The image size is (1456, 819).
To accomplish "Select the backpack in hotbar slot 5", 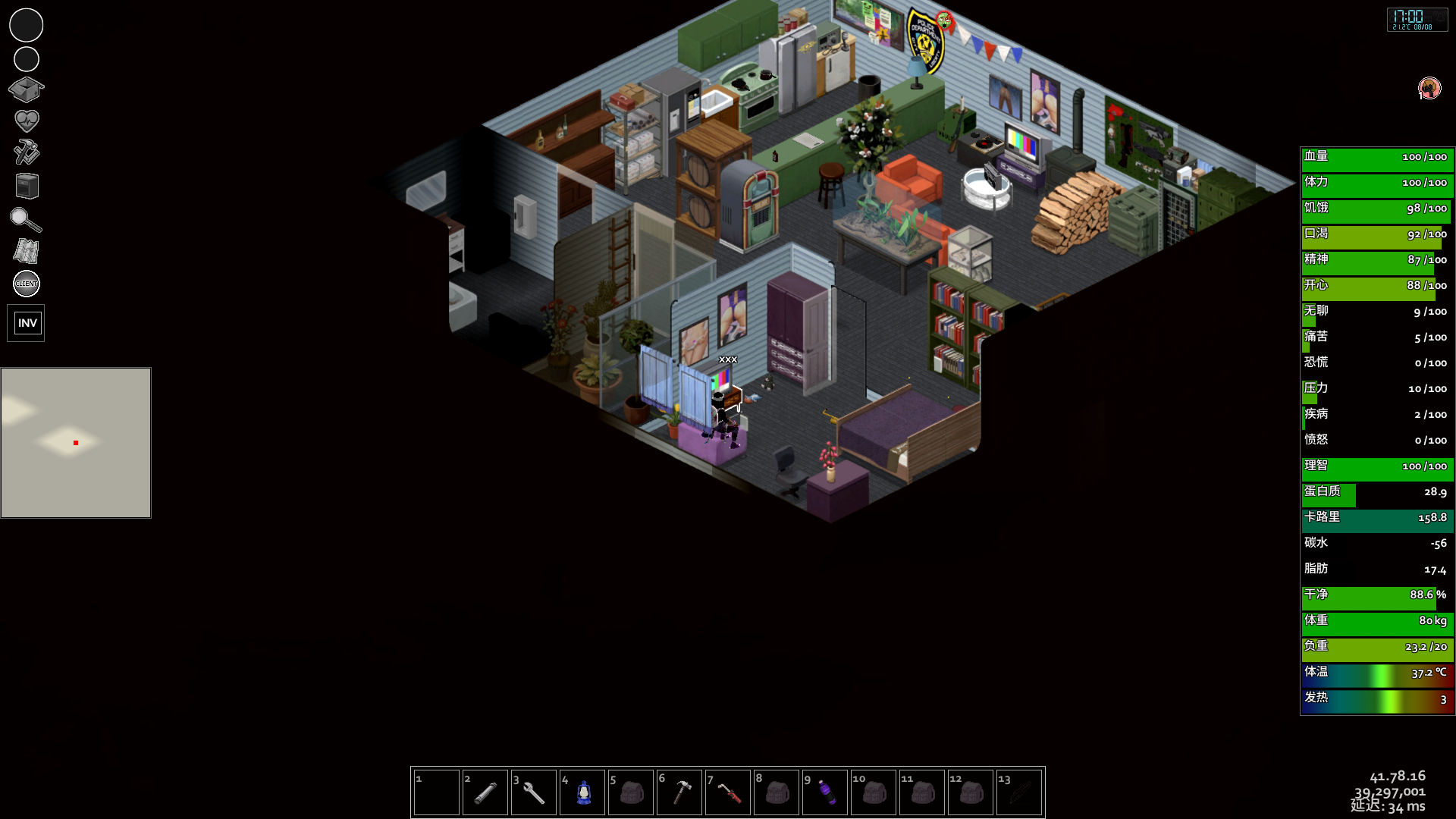I will coord(631,792).
